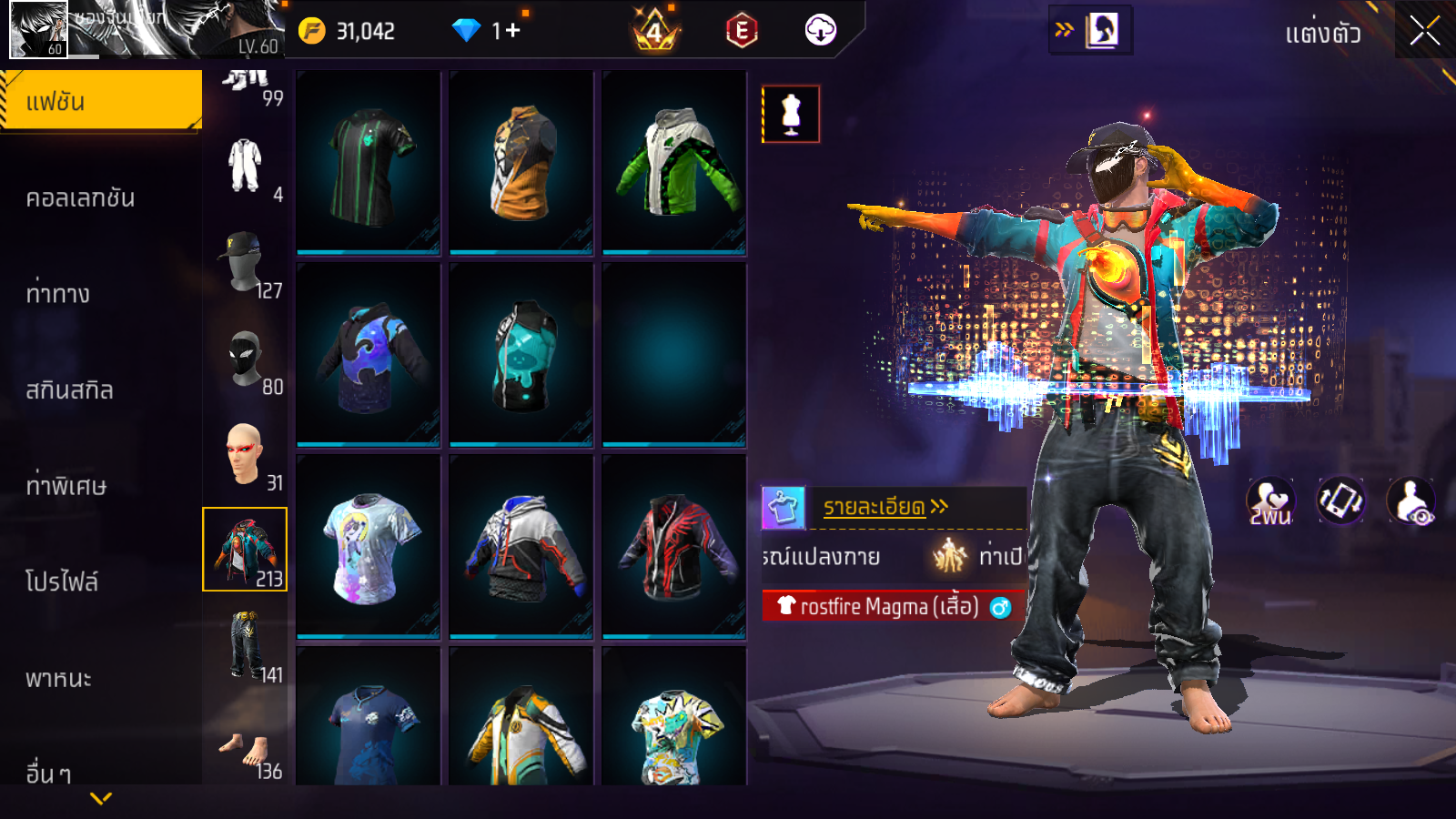
Task: Select the pastel cartoon t-shirt
Action: click(369, 546)
